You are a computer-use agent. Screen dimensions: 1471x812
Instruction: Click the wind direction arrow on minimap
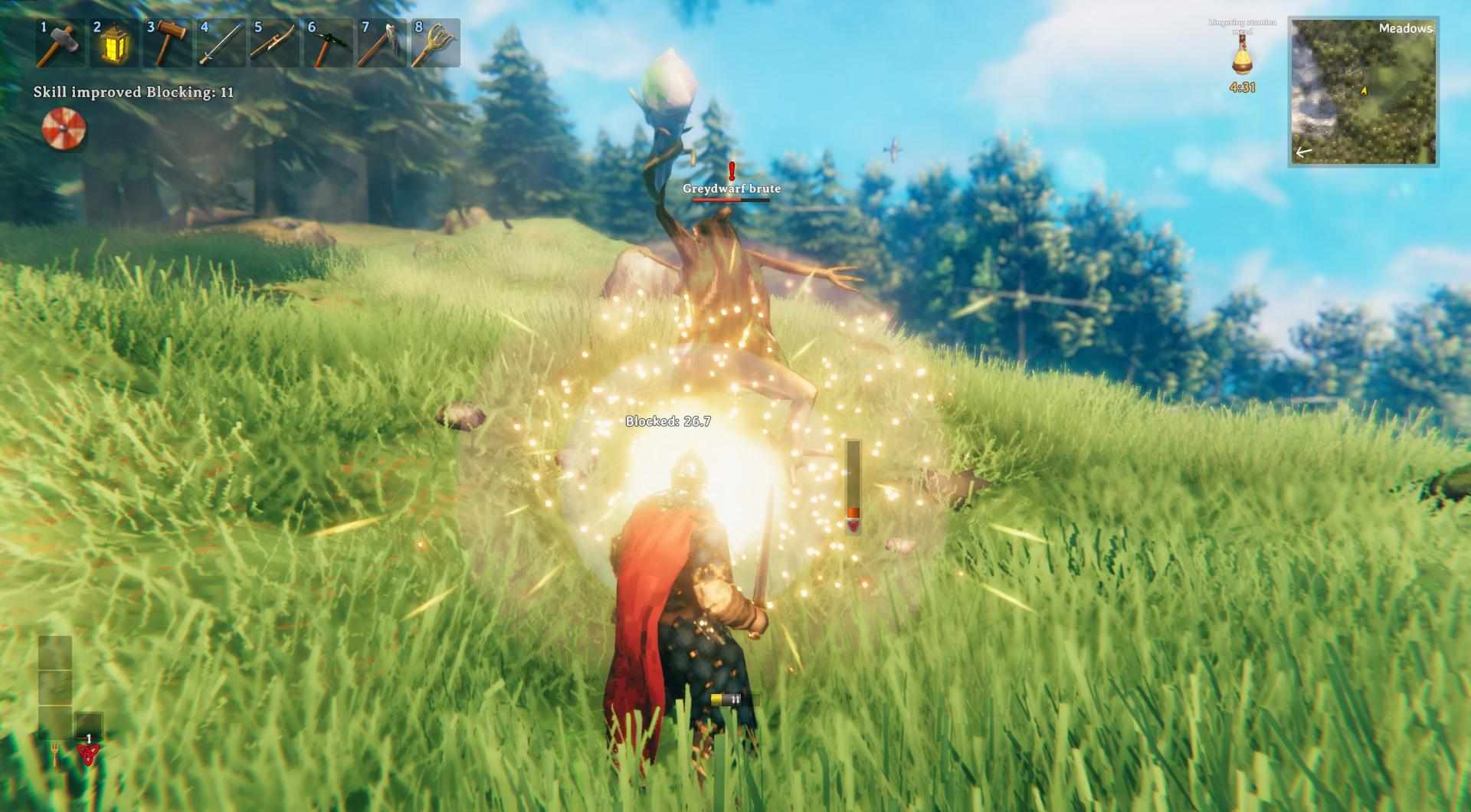tap(1302, 152)
